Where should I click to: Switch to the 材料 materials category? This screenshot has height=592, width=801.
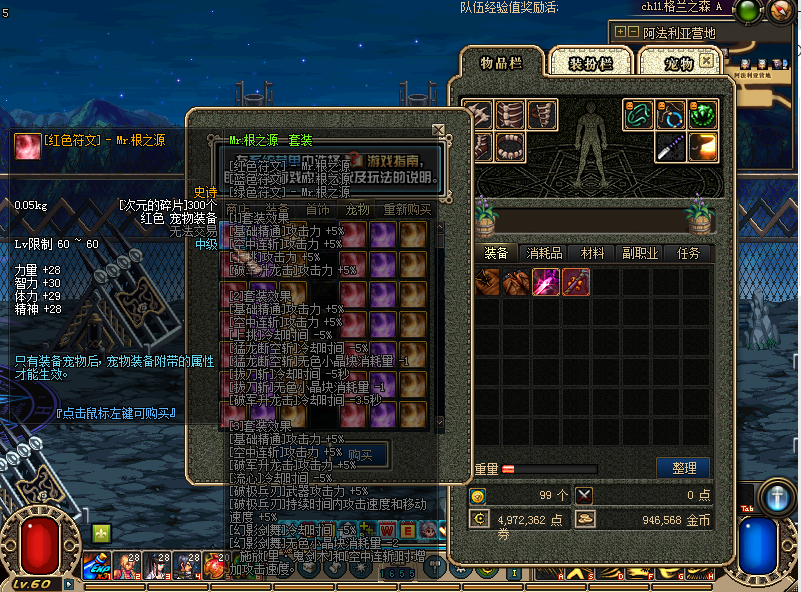[x=593, y=254]
